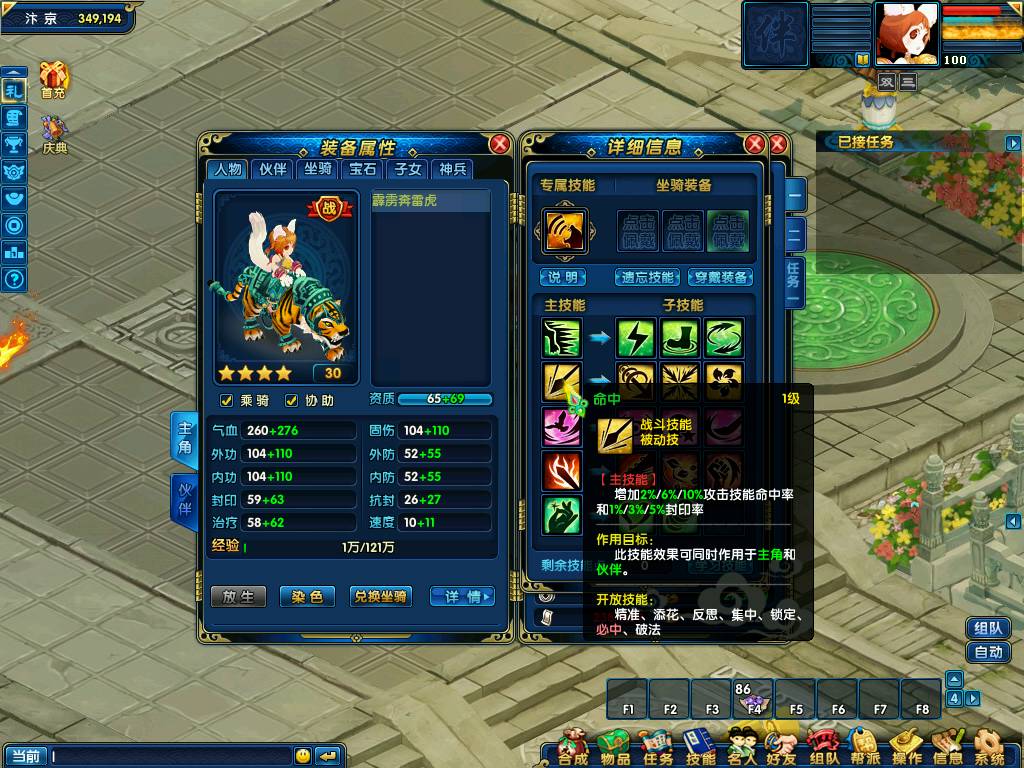Screen dimensions: 1024x768
Task: Choose the 遗忘技能 button
Action: point(647,277)
